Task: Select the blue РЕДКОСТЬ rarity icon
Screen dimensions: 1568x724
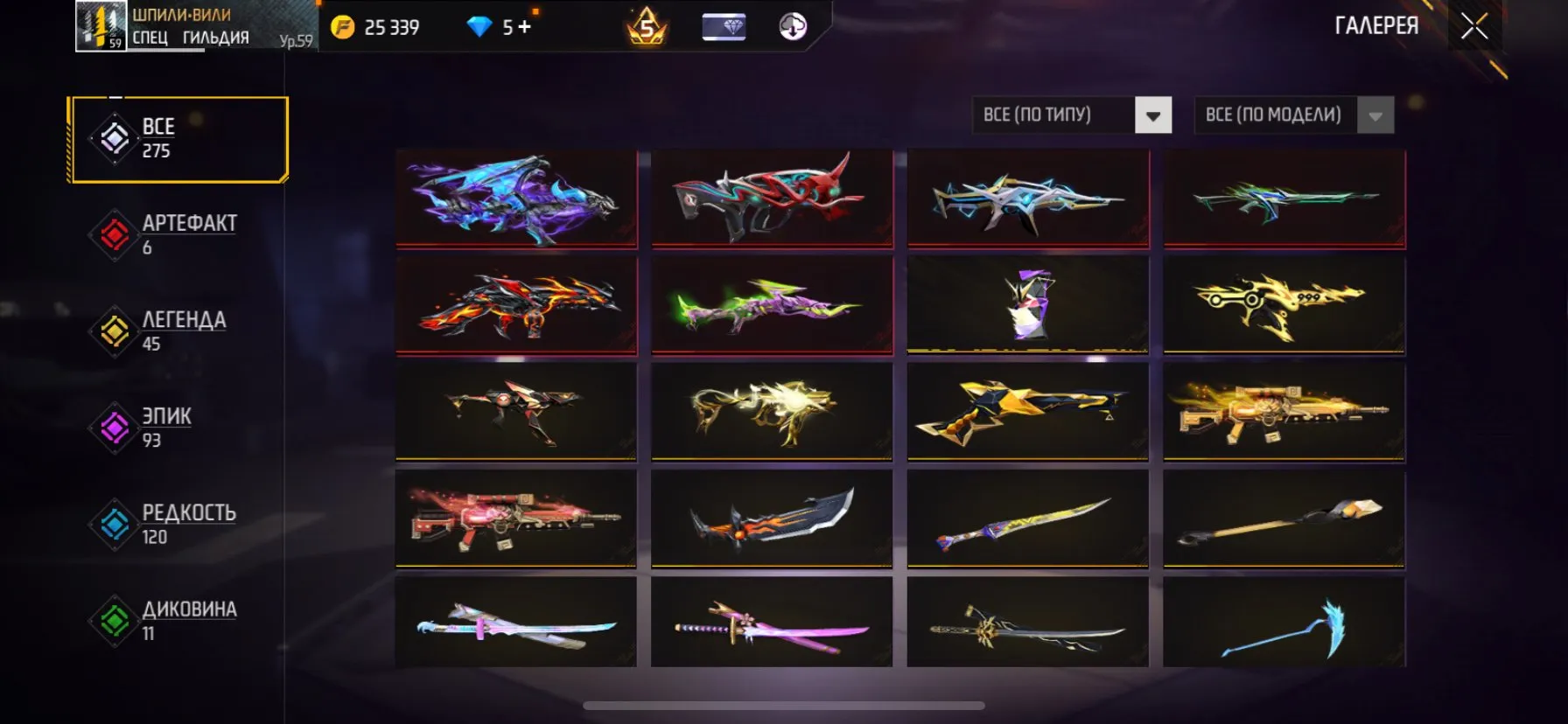Action: pos(115,525)
